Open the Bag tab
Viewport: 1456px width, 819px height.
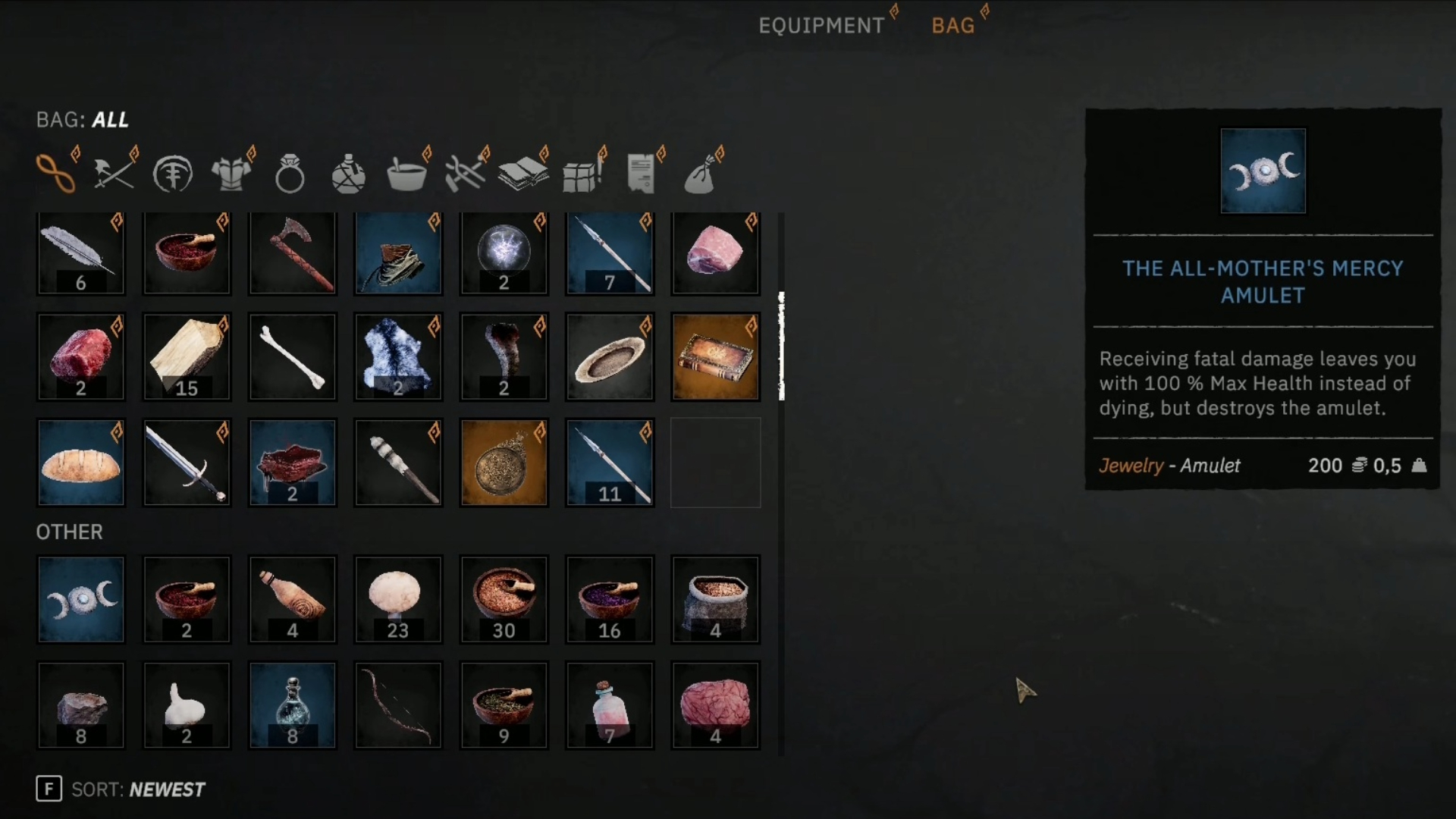[x=952, y=26]
